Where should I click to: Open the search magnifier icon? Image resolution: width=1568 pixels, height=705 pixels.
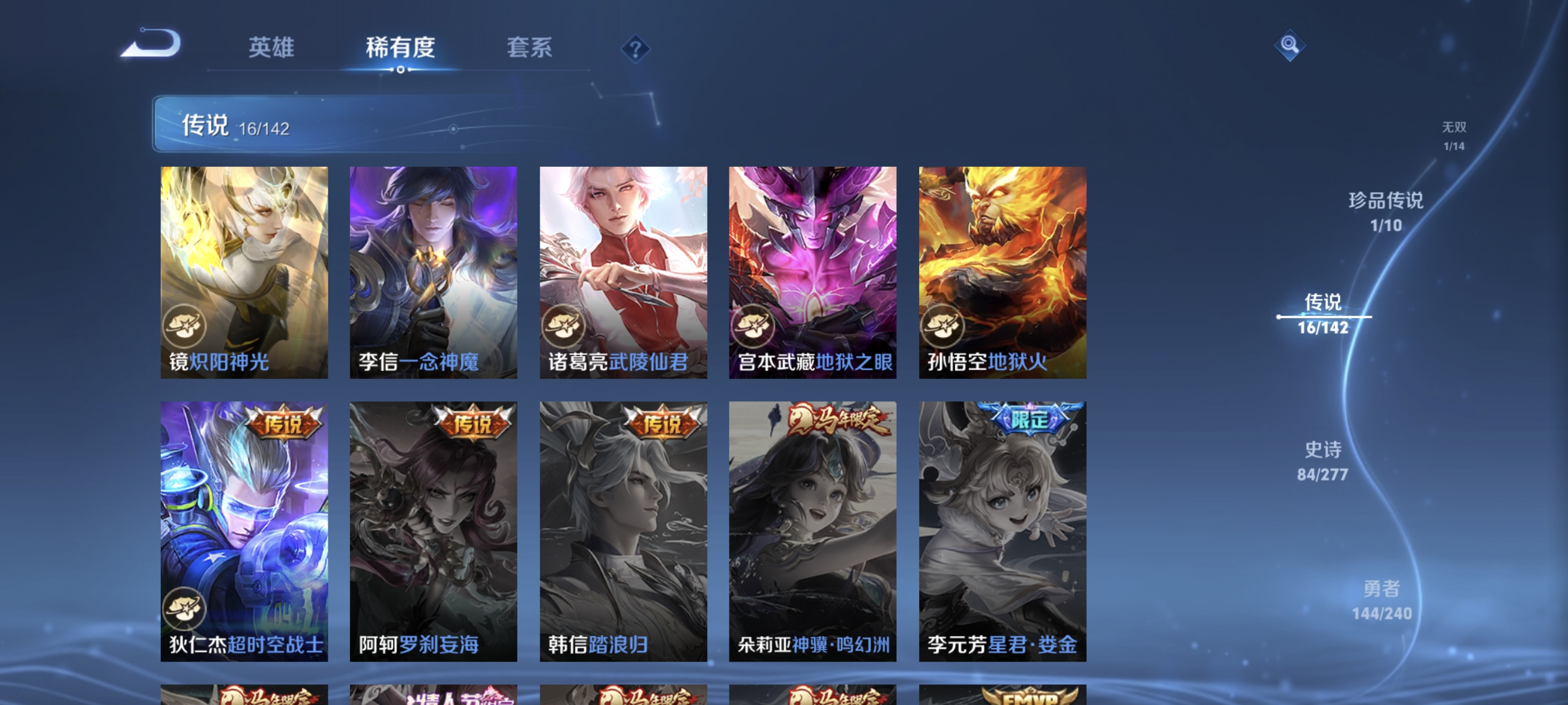click(1289, 45)
